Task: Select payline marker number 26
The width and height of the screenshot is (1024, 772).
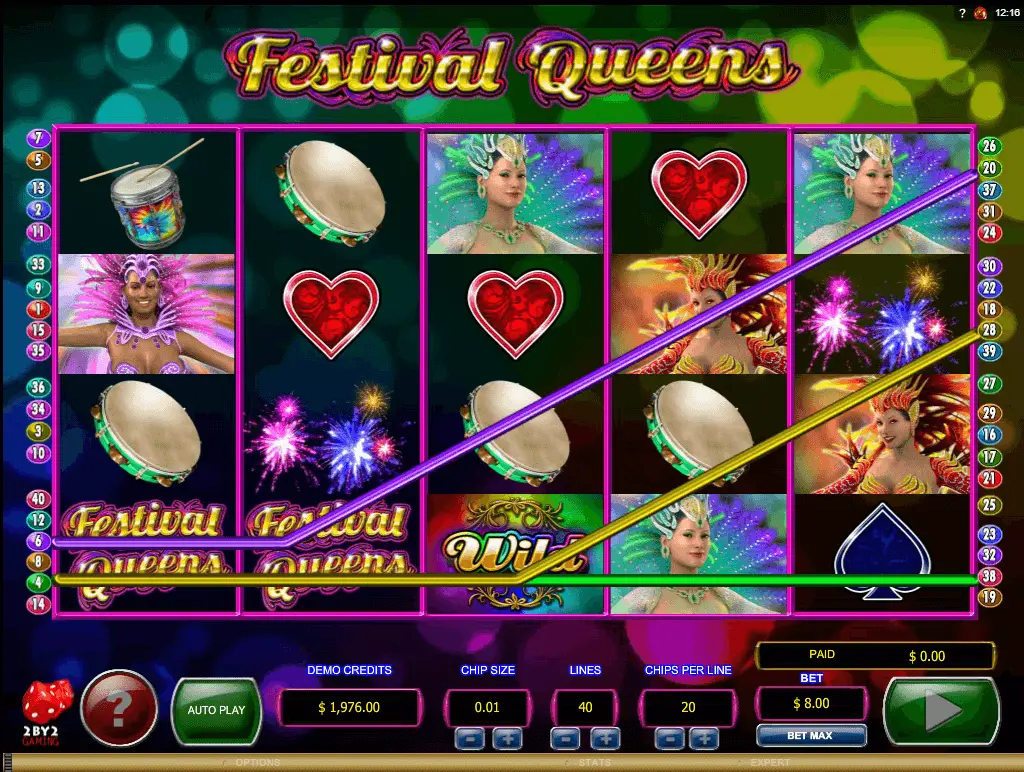Action: (x=989, y=146)
